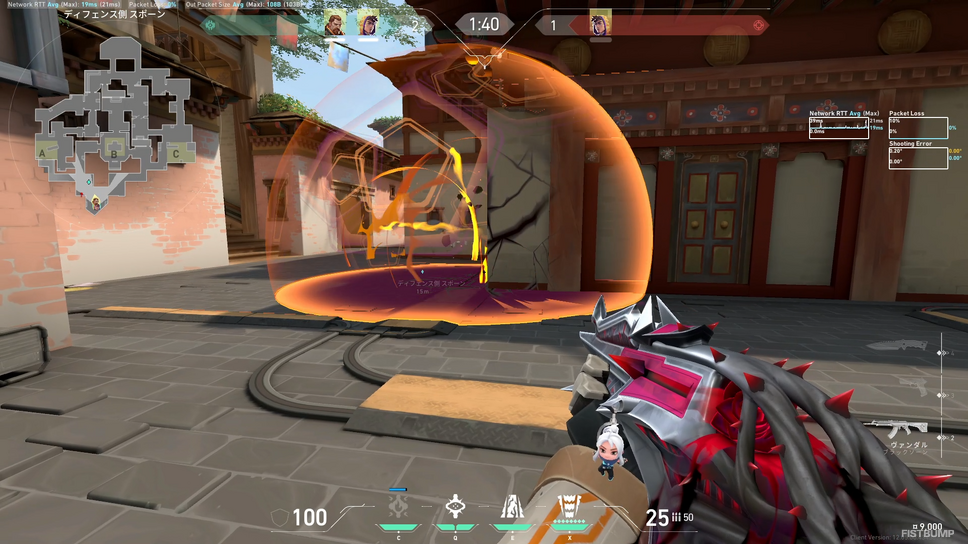Click the Shooting Error graph
This screenshot has height=544, width=968.
918,157
